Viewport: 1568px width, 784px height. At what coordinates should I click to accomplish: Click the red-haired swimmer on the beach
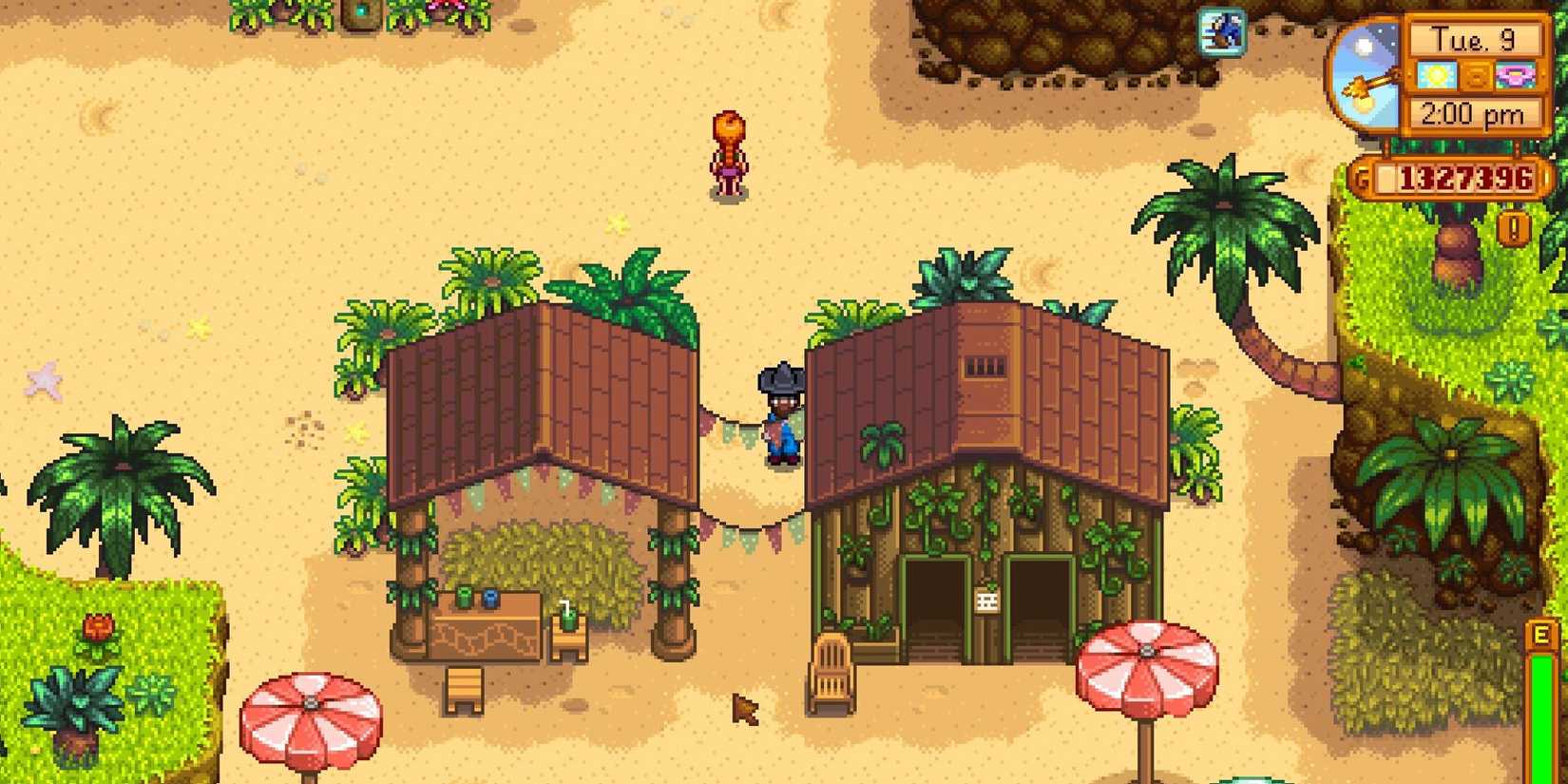pyautogui.click(x=730, y=157)
